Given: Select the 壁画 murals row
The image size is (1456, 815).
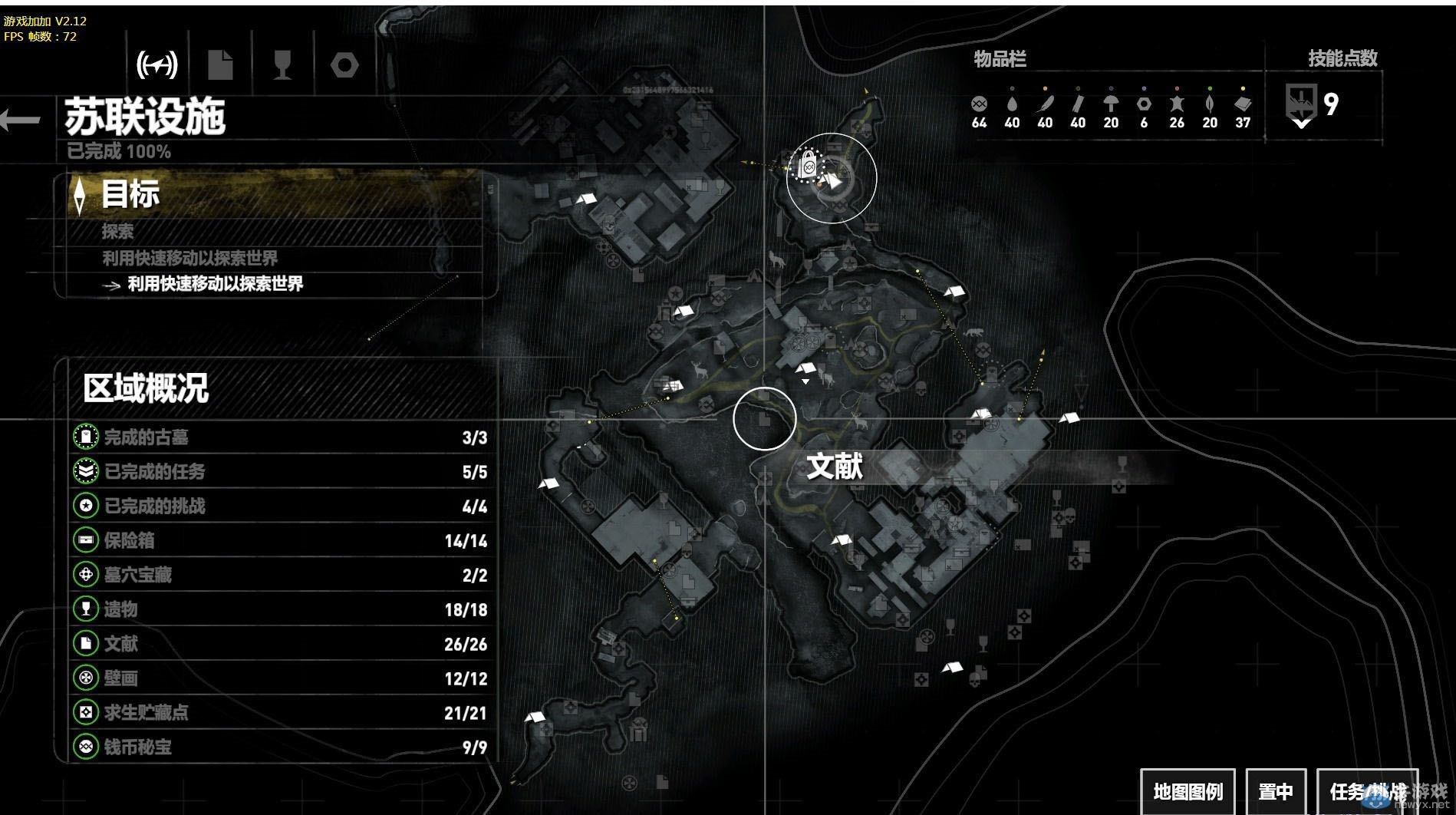Looking at the screenshot, I should [x=280, y=678].
